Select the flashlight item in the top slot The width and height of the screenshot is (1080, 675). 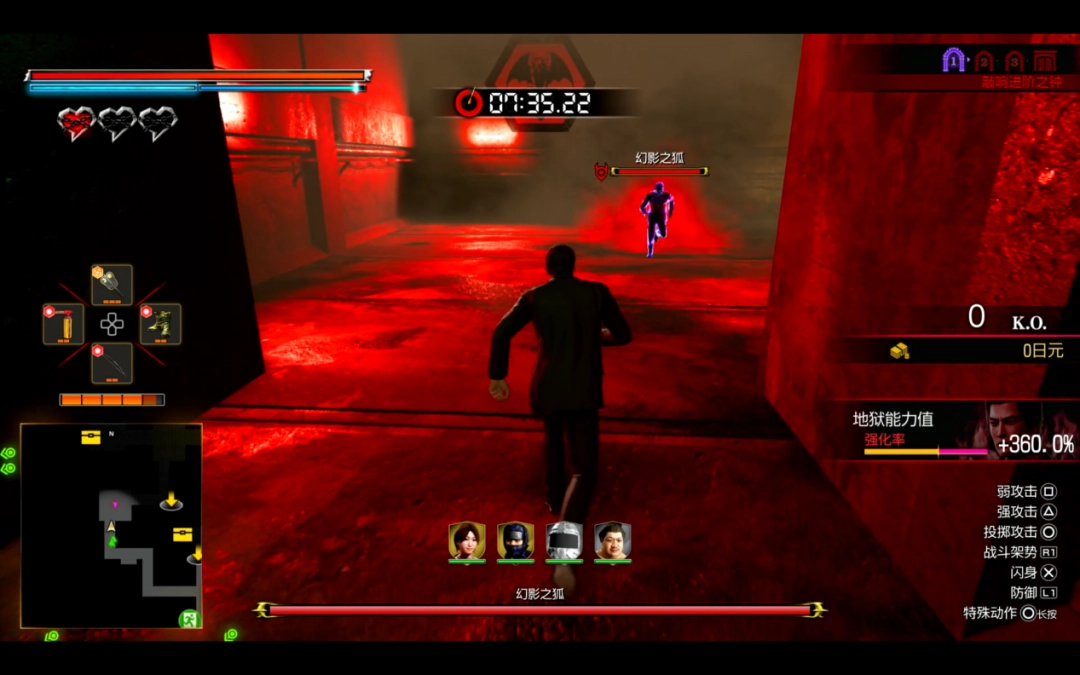112,285
